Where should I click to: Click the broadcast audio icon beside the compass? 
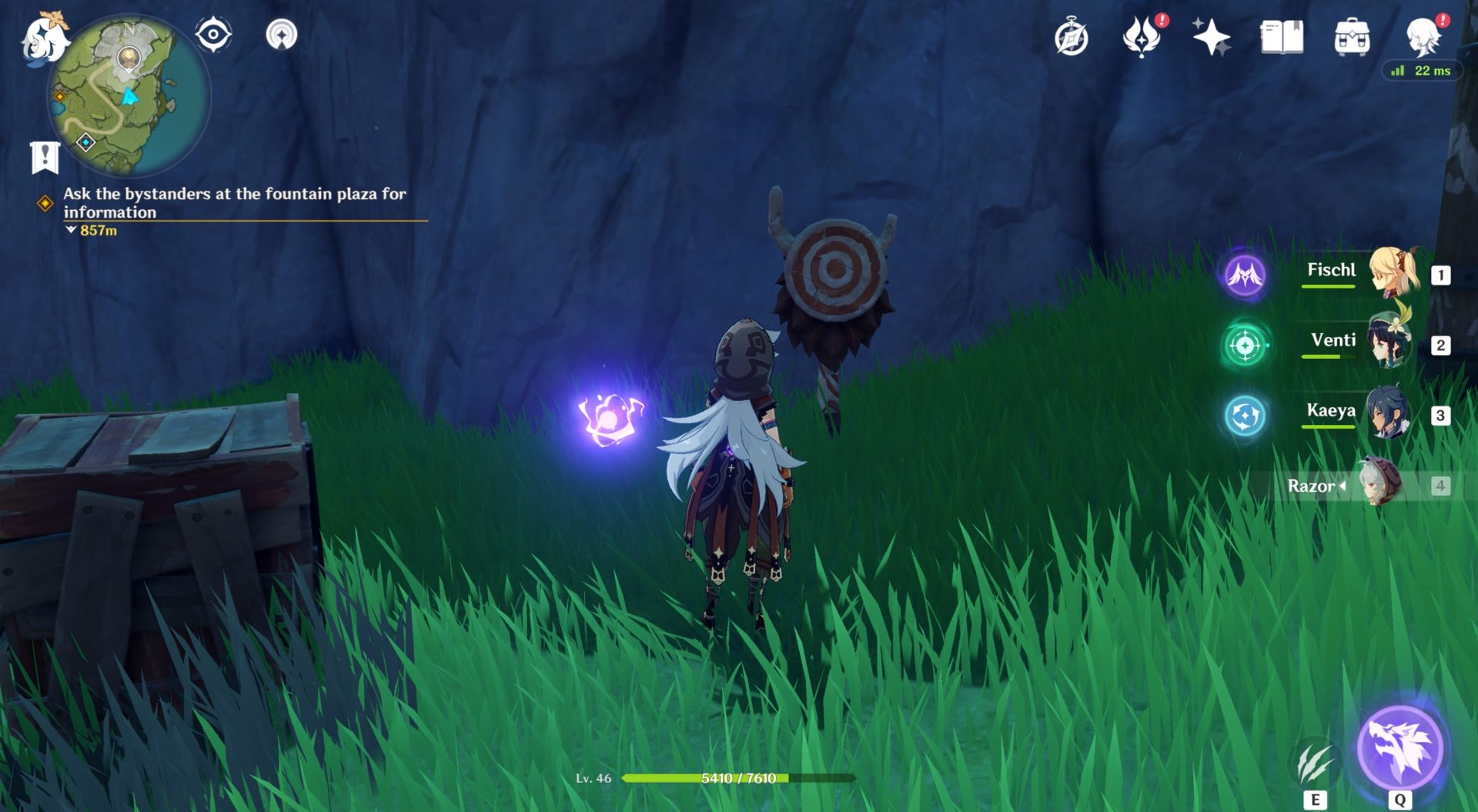(283, 35)
